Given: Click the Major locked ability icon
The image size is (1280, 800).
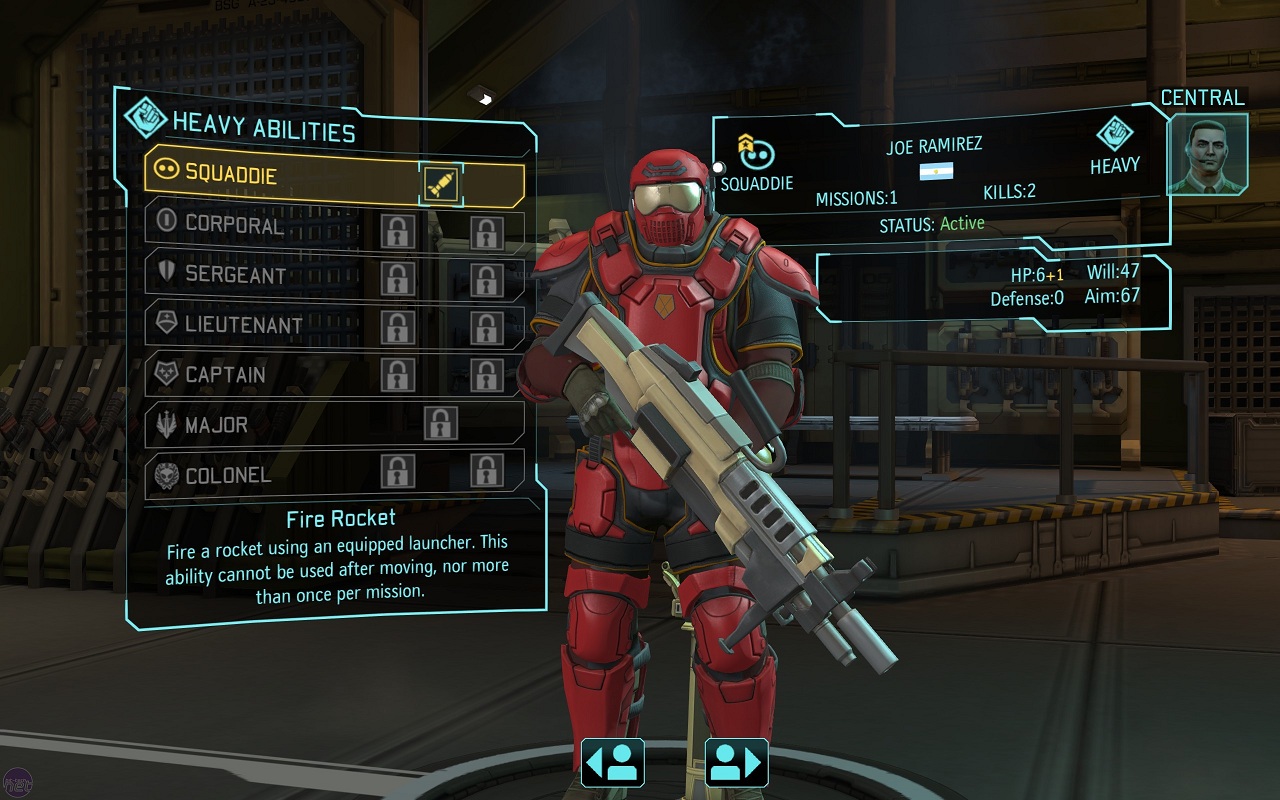Looking at the screenshot, I should click(x=440, y=424).
